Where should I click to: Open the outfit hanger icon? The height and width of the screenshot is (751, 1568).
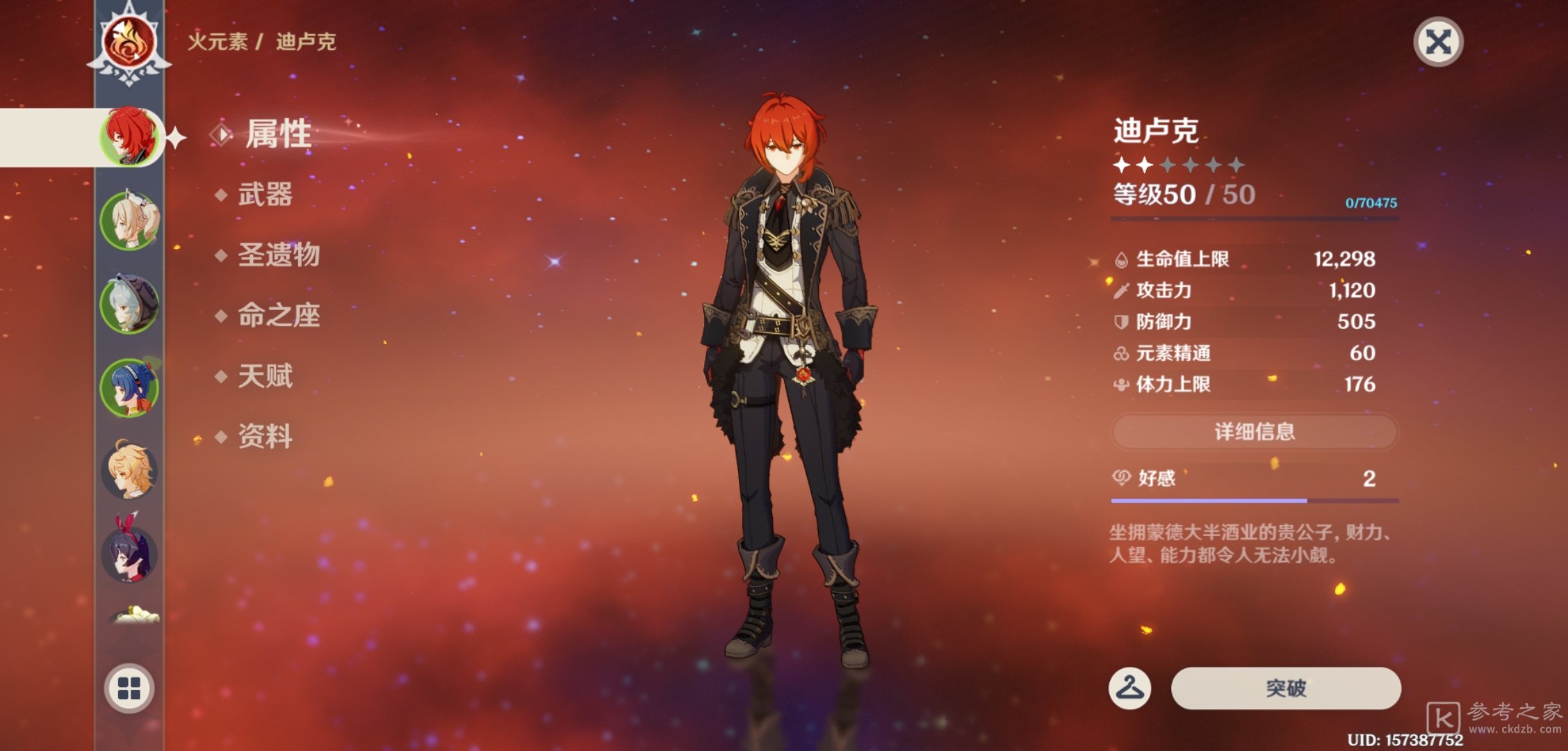(x=1129, y=688)
